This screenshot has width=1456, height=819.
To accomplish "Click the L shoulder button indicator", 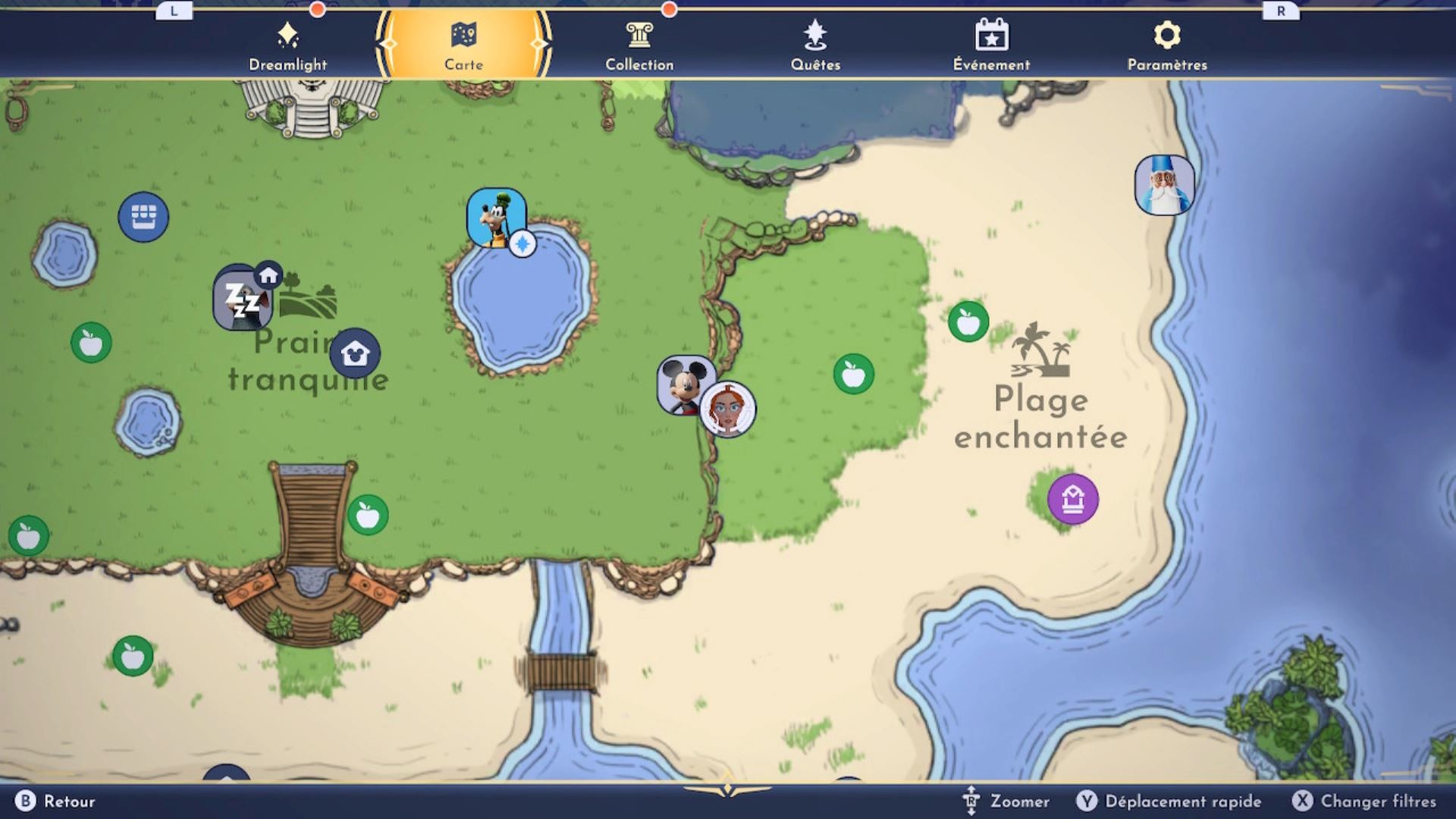I will point(175,12).
